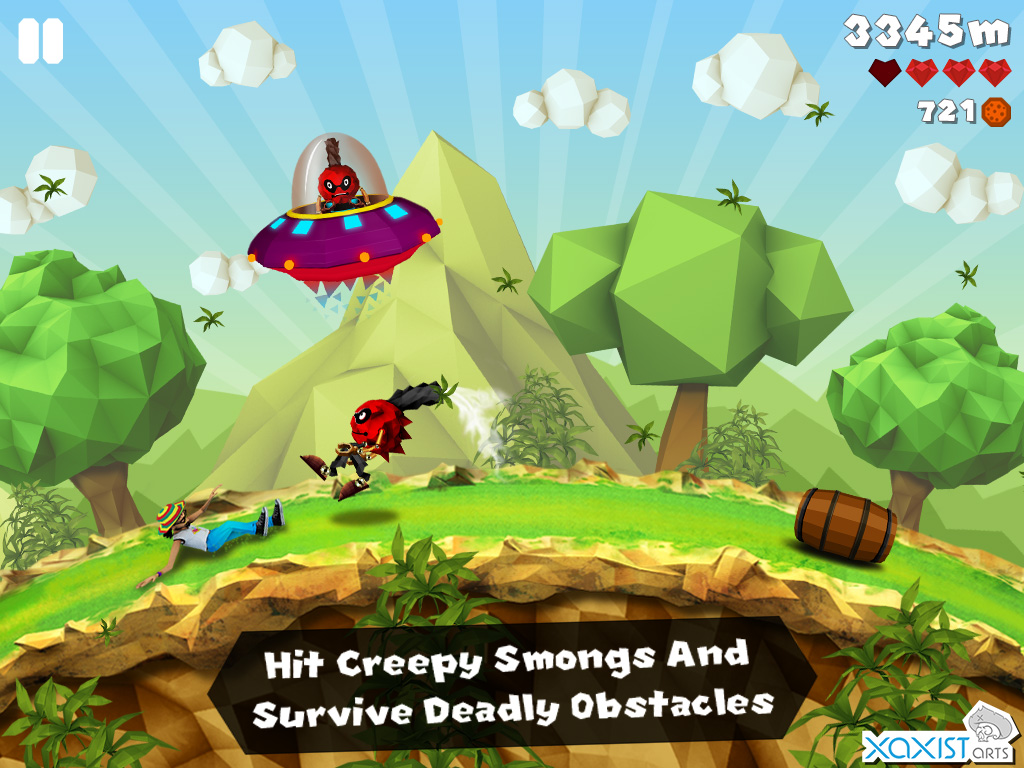Pause the game with the pause button
This screenshot has width=1024, height=768.
coord(40,42)
